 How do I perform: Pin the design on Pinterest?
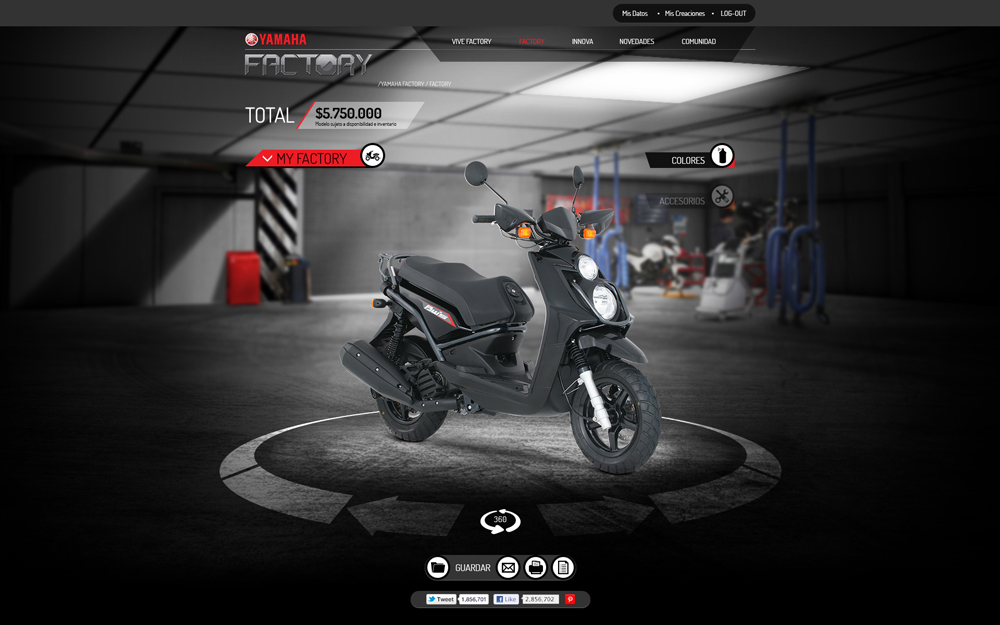click(570, 599)
